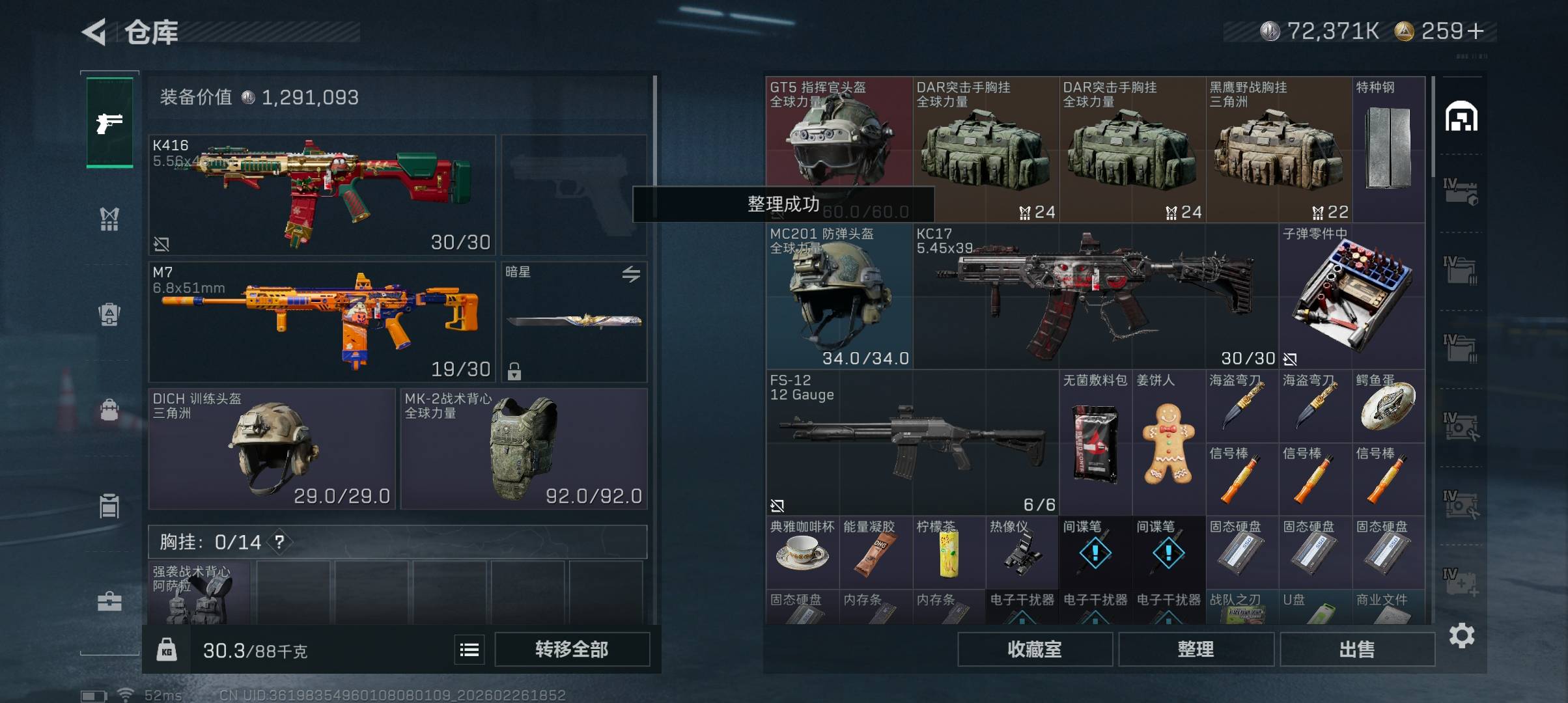Switch to the pistol weapons tab
Screen dimensions: 1568x703
click(109, 122)
